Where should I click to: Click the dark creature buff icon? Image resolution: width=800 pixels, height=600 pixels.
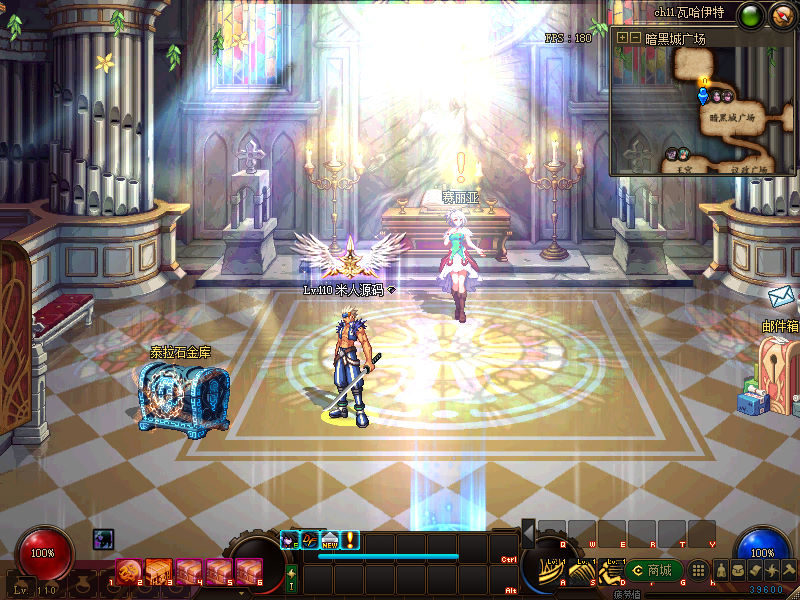103,539
